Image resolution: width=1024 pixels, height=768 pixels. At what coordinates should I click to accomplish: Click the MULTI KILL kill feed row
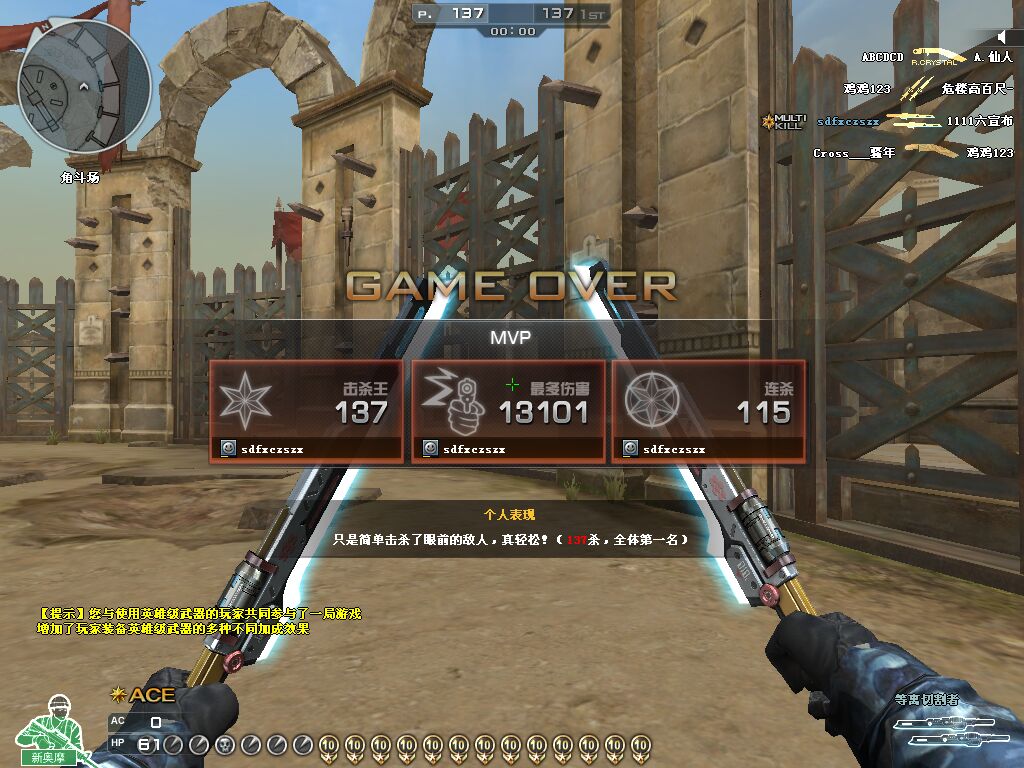point(890,121)
